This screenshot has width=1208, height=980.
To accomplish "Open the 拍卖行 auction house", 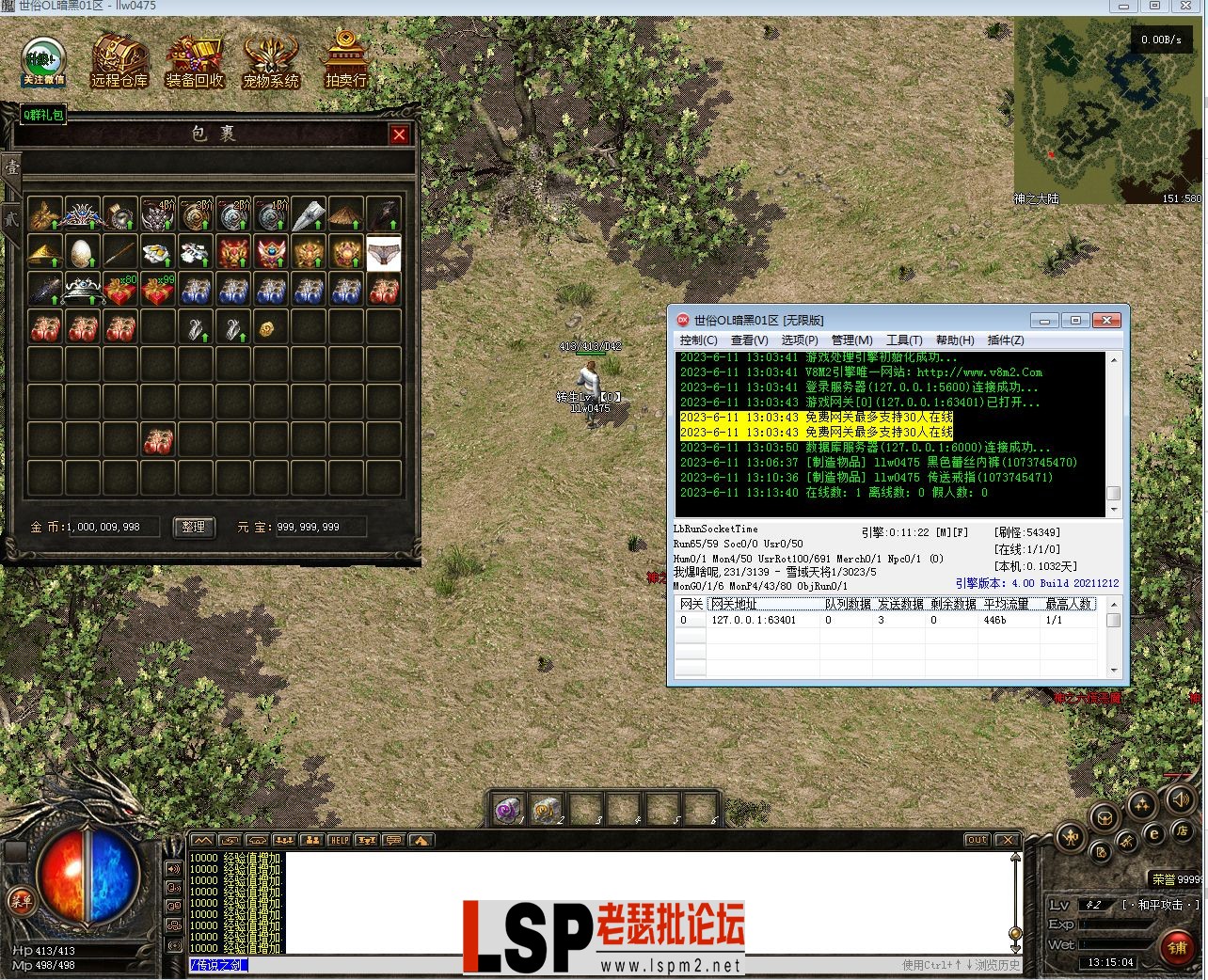I will coord(345,59).
